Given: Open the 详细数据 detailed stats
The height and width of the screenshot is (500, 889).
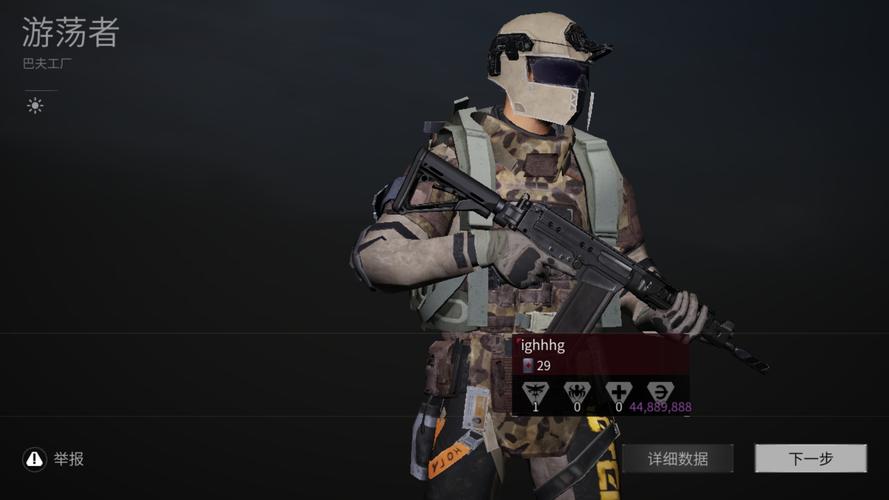Looking at the screenshot, I should pyautogui.click(x=677, y=459).
